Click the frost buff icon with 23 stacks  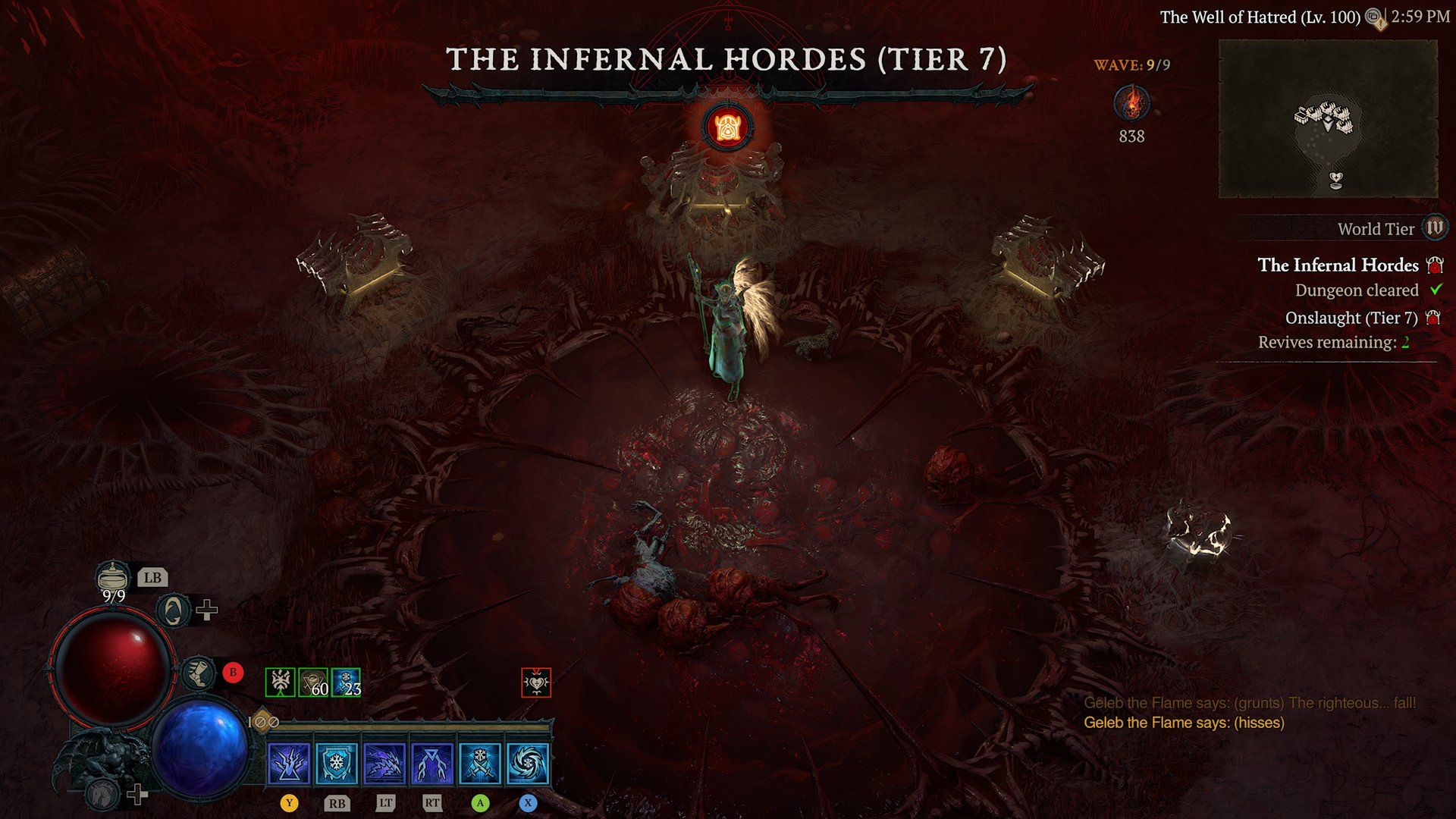pyautogui.click(x=346, y=683)
